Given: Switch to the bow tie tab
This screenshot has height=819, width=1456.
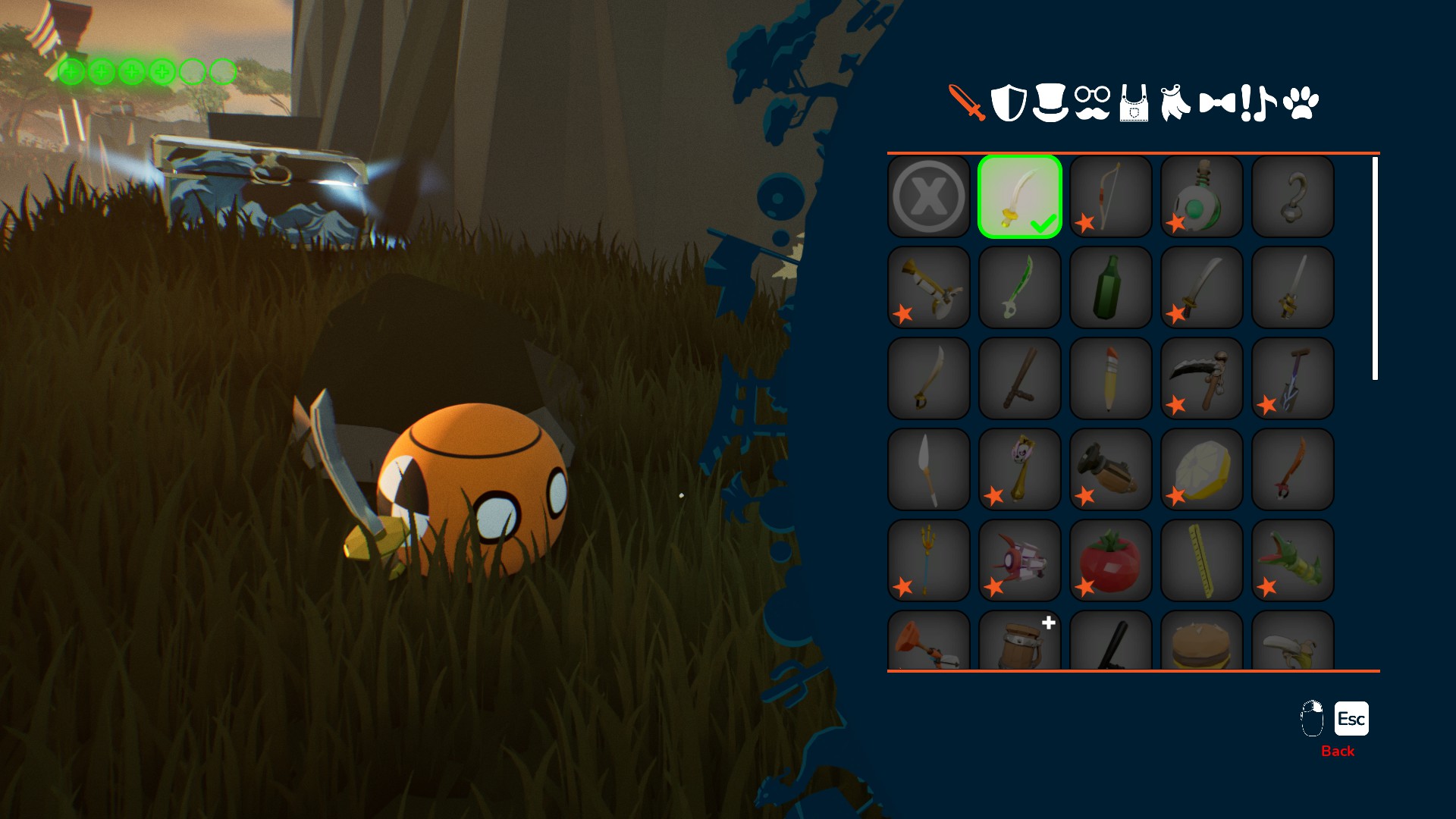Looking at the screenshot, I should click(x=1217, y=102).
